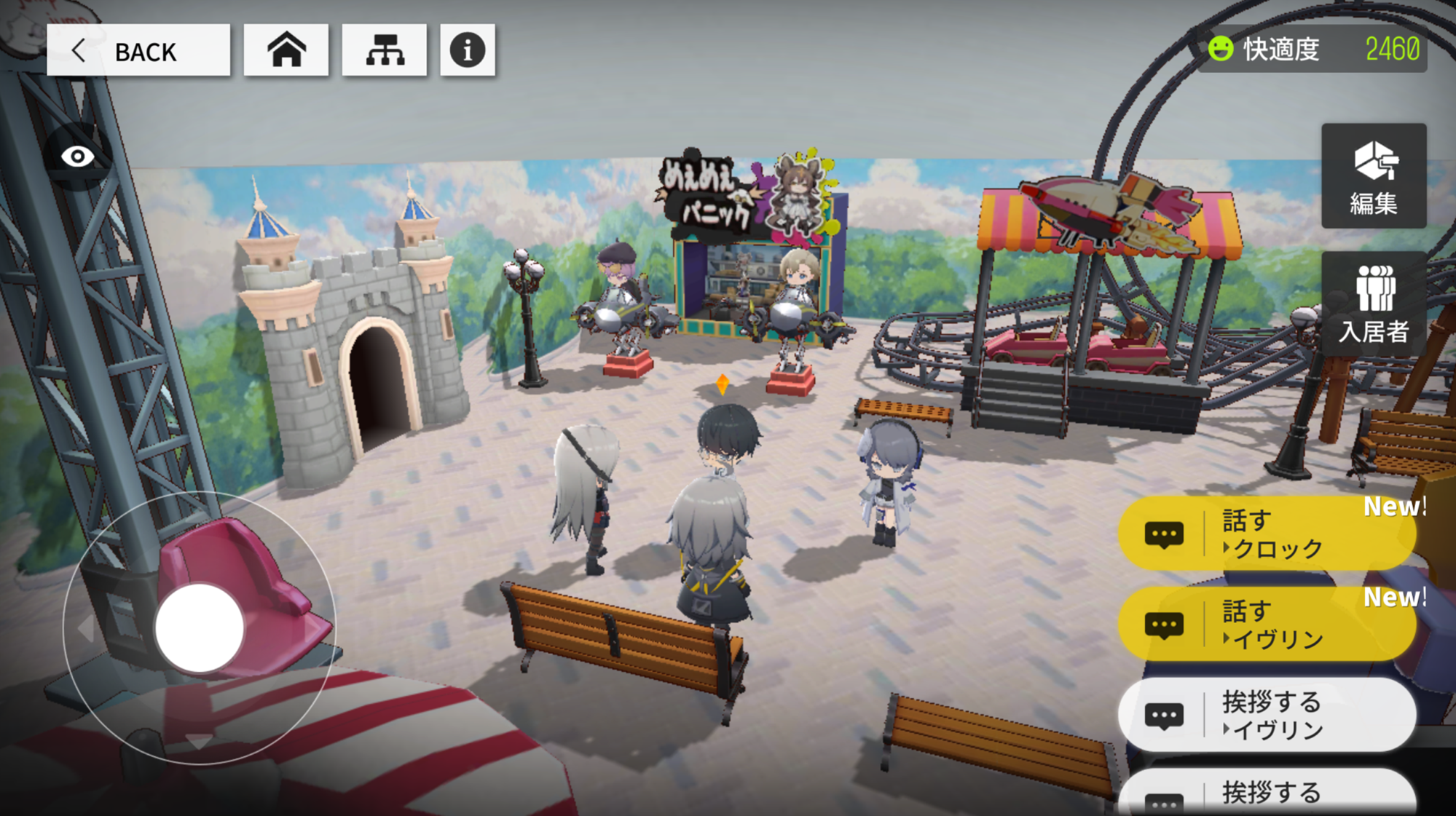Open the hierarchy tree icon

[385, 50]
